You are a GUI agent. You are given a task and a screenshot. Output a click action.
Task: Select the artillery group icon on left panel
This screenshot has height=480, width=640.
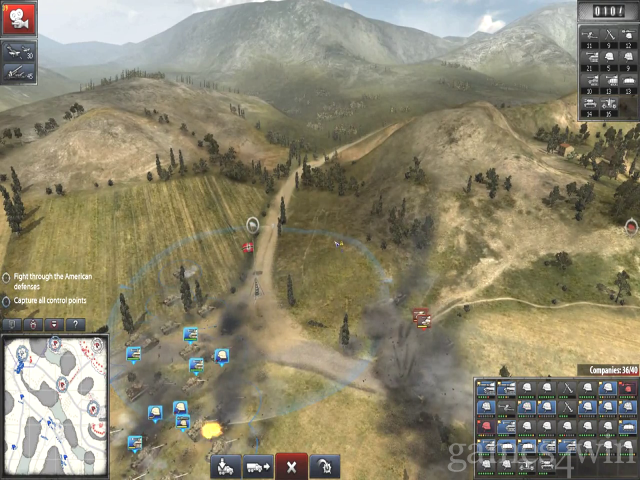(19, 72)
